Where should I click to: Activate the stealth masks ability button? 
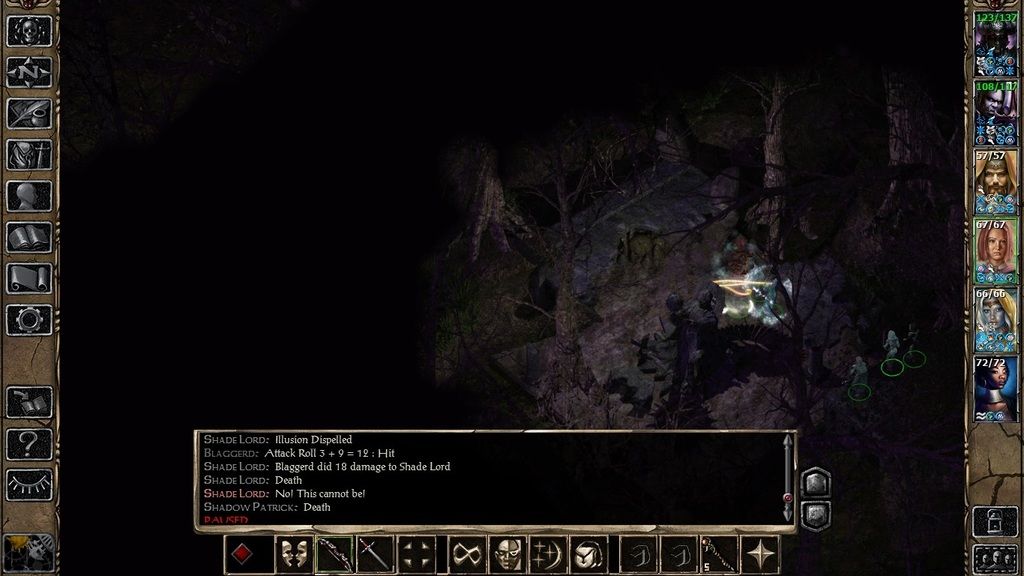(x=293, y=554)
